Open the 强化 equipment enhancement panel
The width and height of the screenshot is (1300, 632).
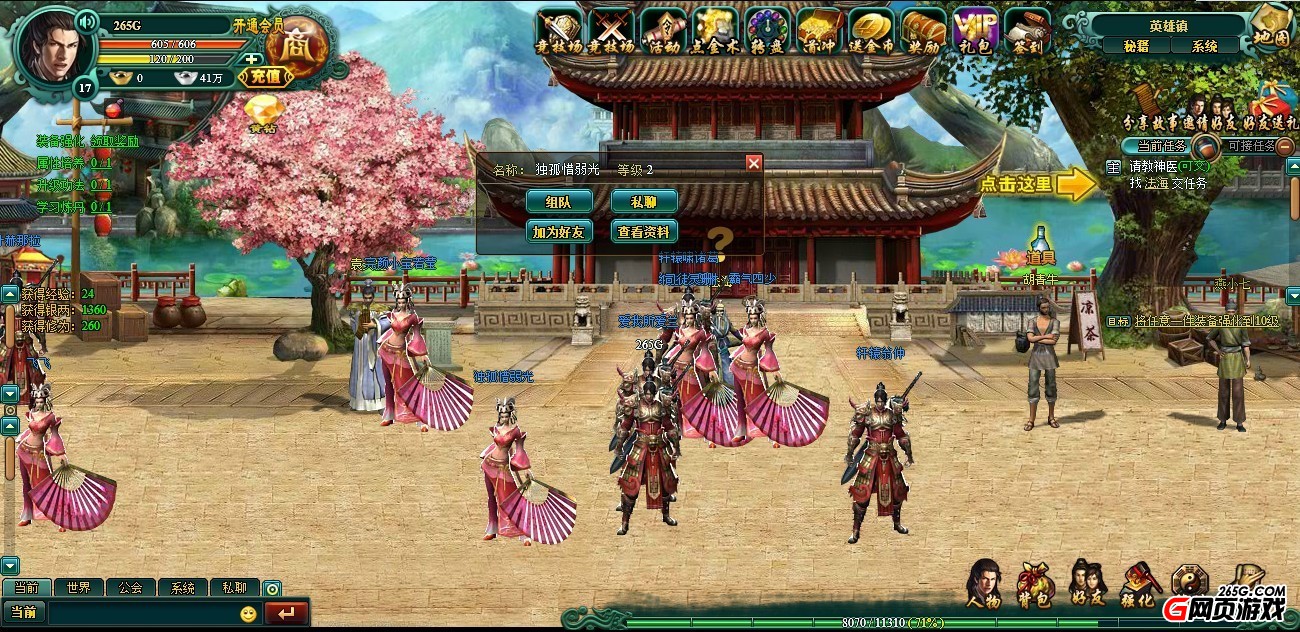tap(1139, 585)
